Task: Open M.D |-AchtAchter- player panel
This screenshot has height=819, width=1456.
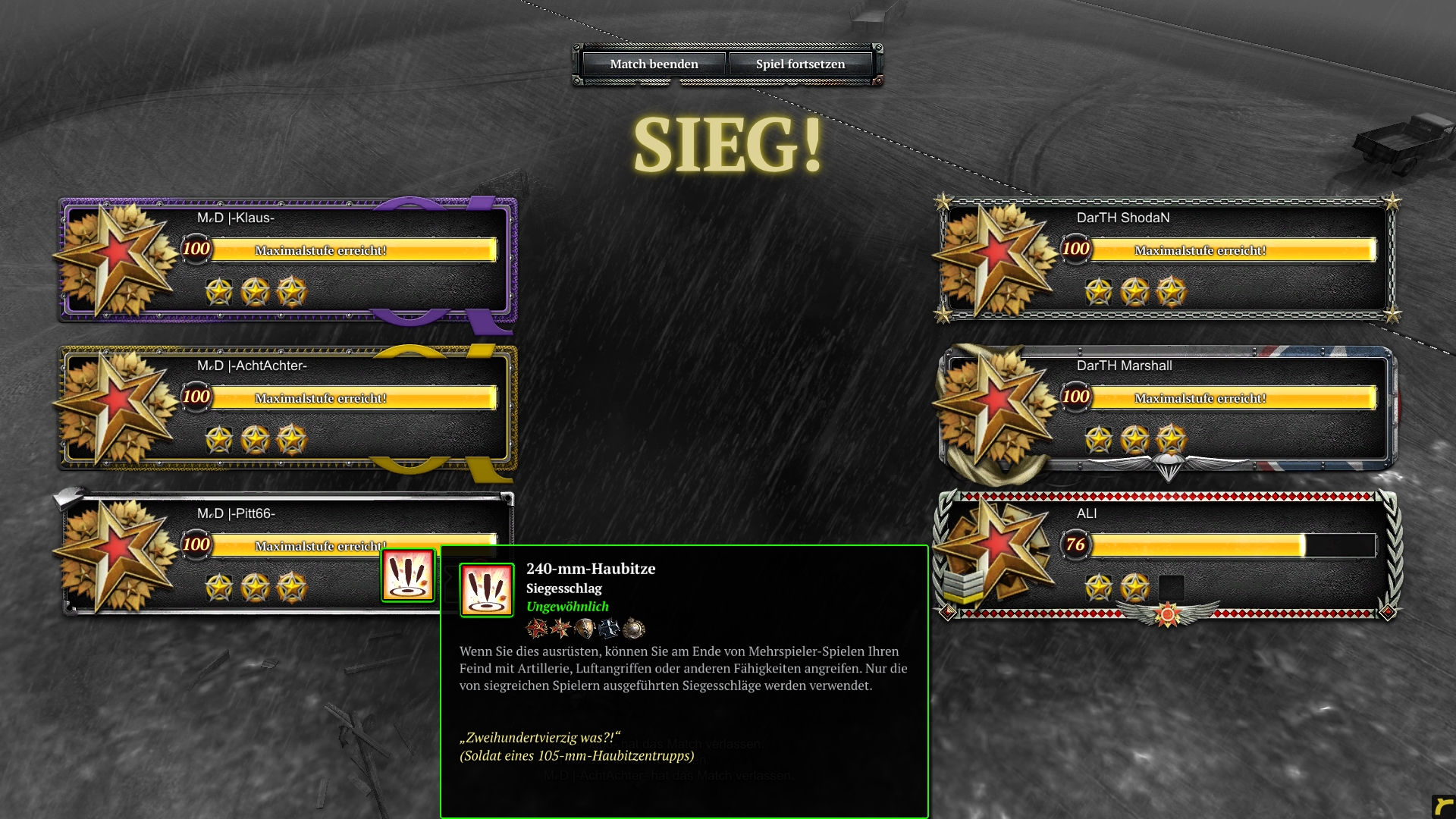Action: pos(288,407)
